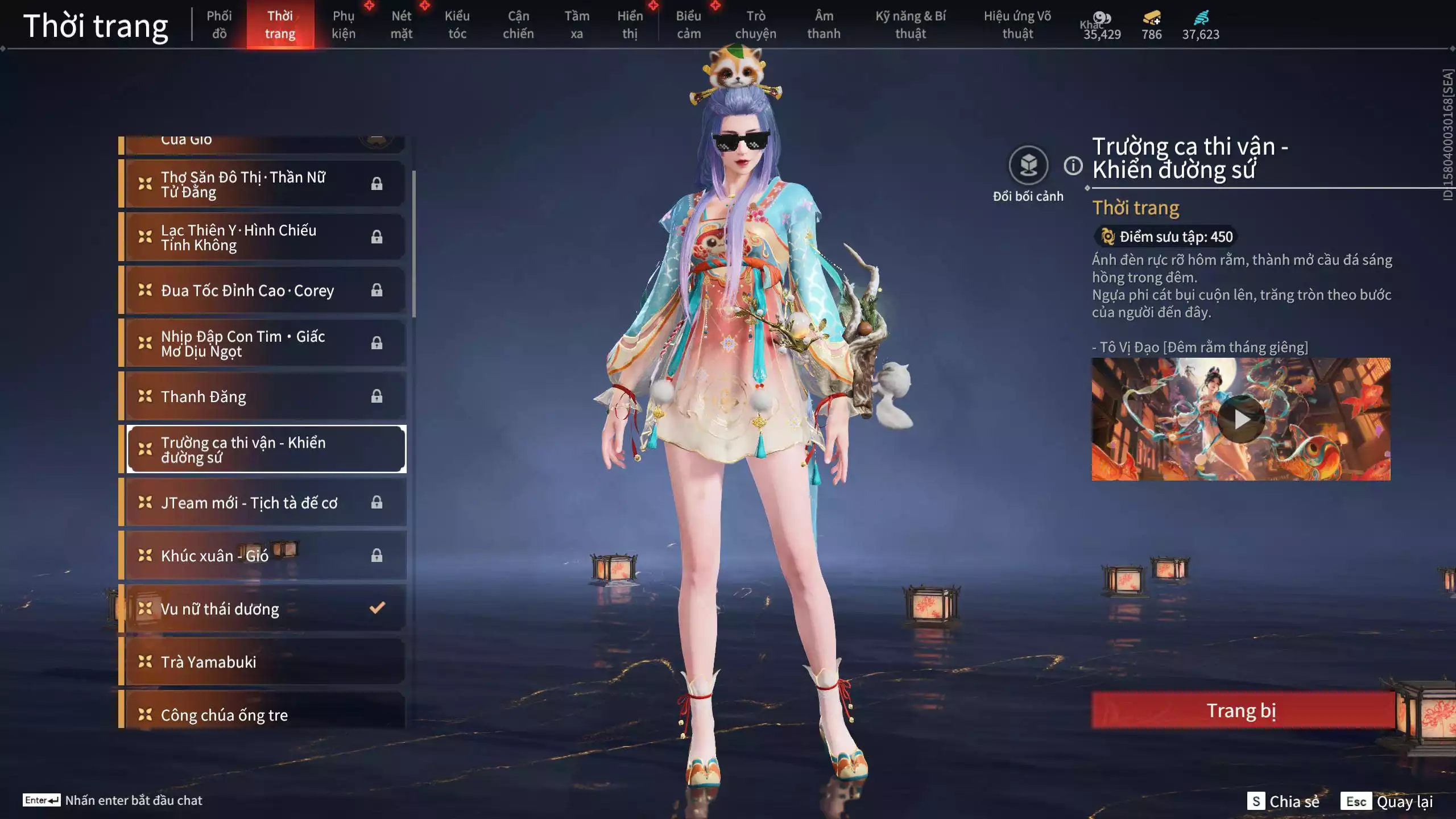Switch to the Phối đồ tab
Image resolution: width=1456 pixels, height=819 pixels.
219,25
